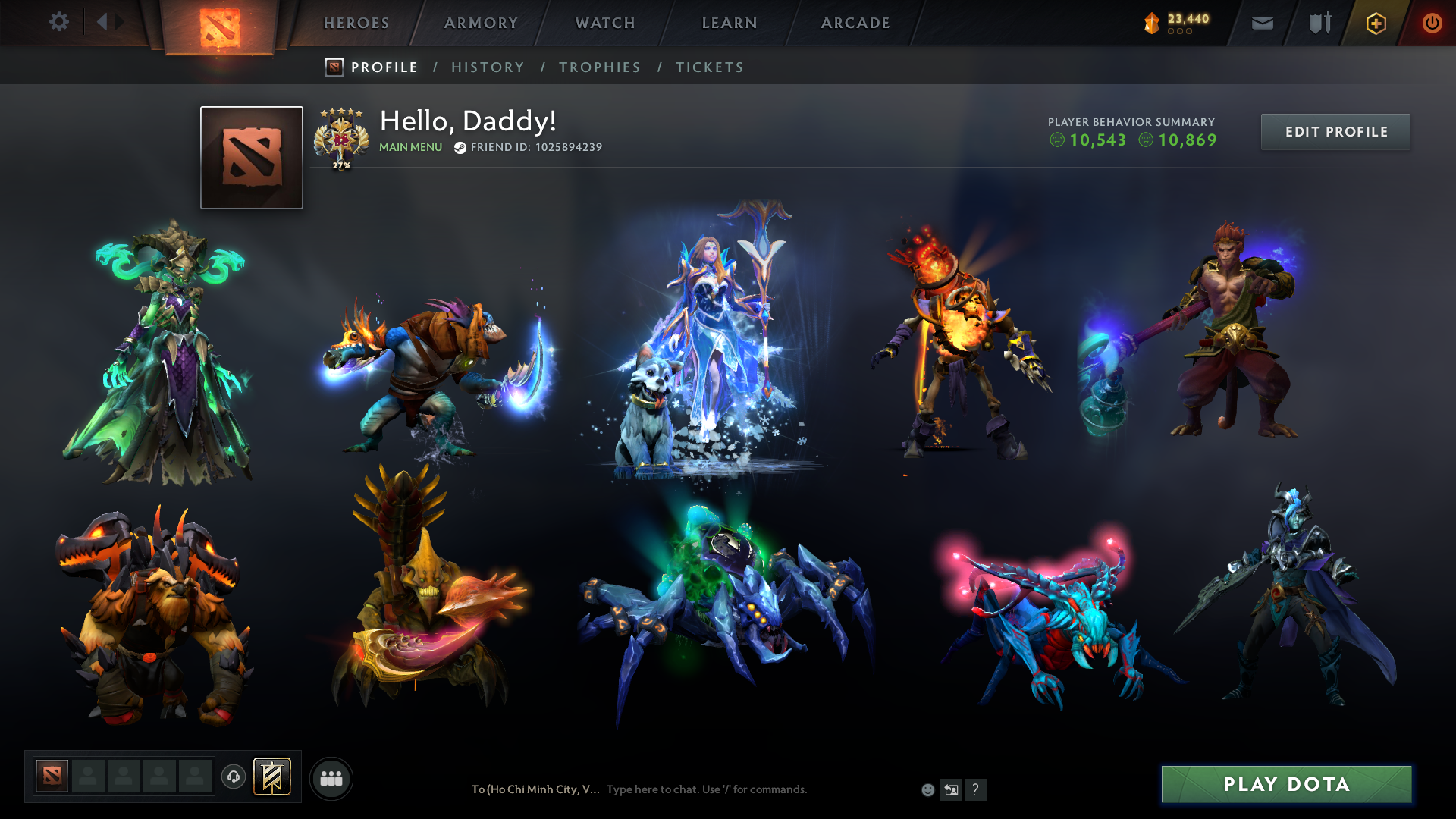Switch to the TROPHIES tab

tap(599, 67)
